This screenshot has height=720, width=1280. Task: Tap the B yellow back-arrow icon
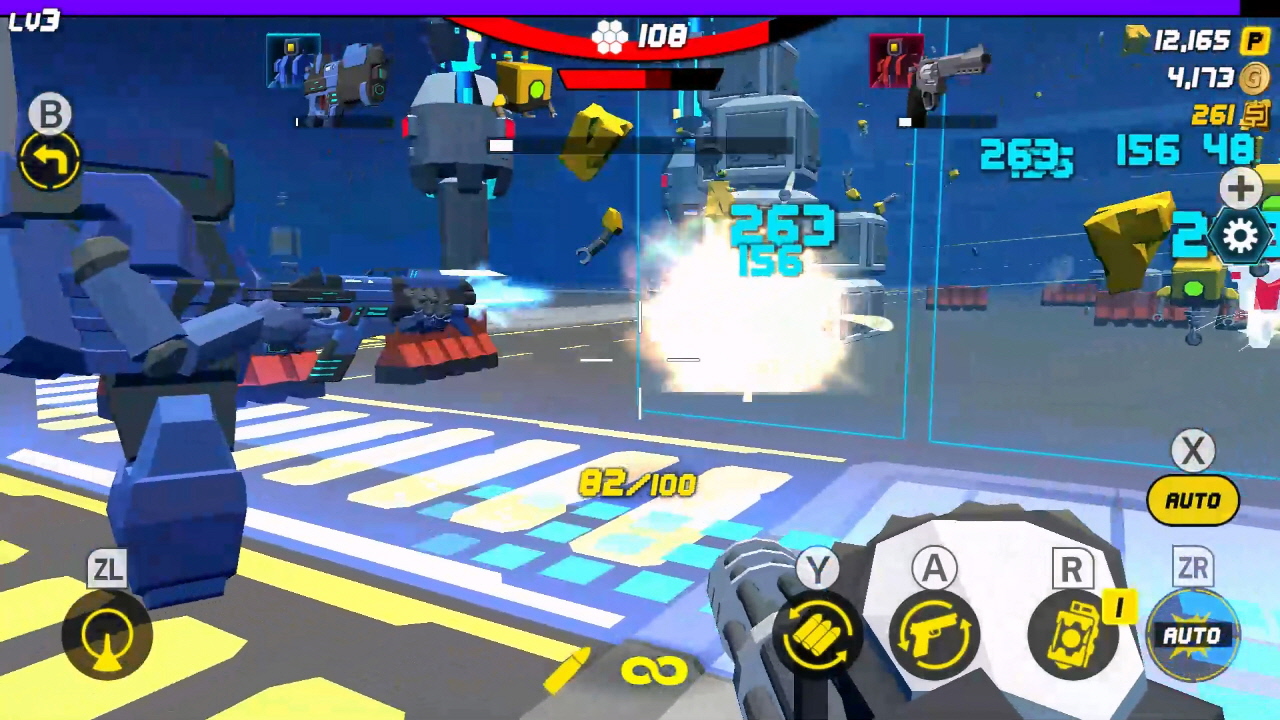[x=48, y=160]
